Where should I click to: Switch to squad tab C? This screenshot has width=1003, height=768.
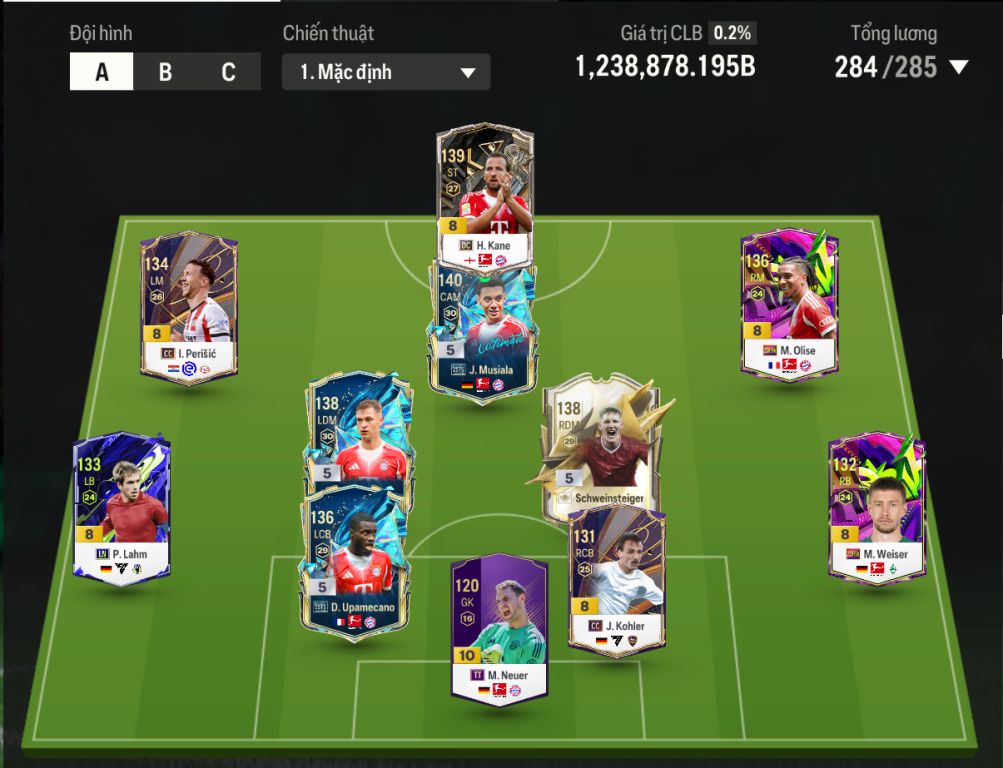point(229,72)
